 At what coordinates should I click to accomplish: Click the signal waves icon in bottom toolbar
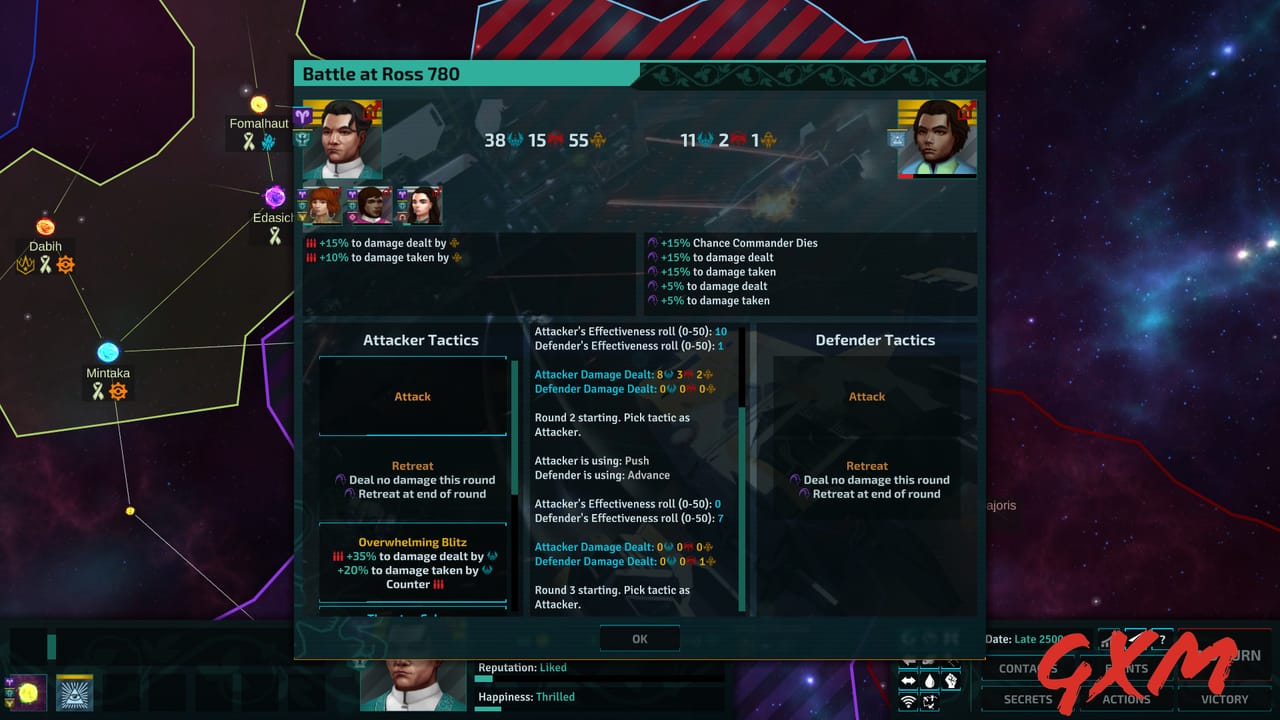pos(910,700)
